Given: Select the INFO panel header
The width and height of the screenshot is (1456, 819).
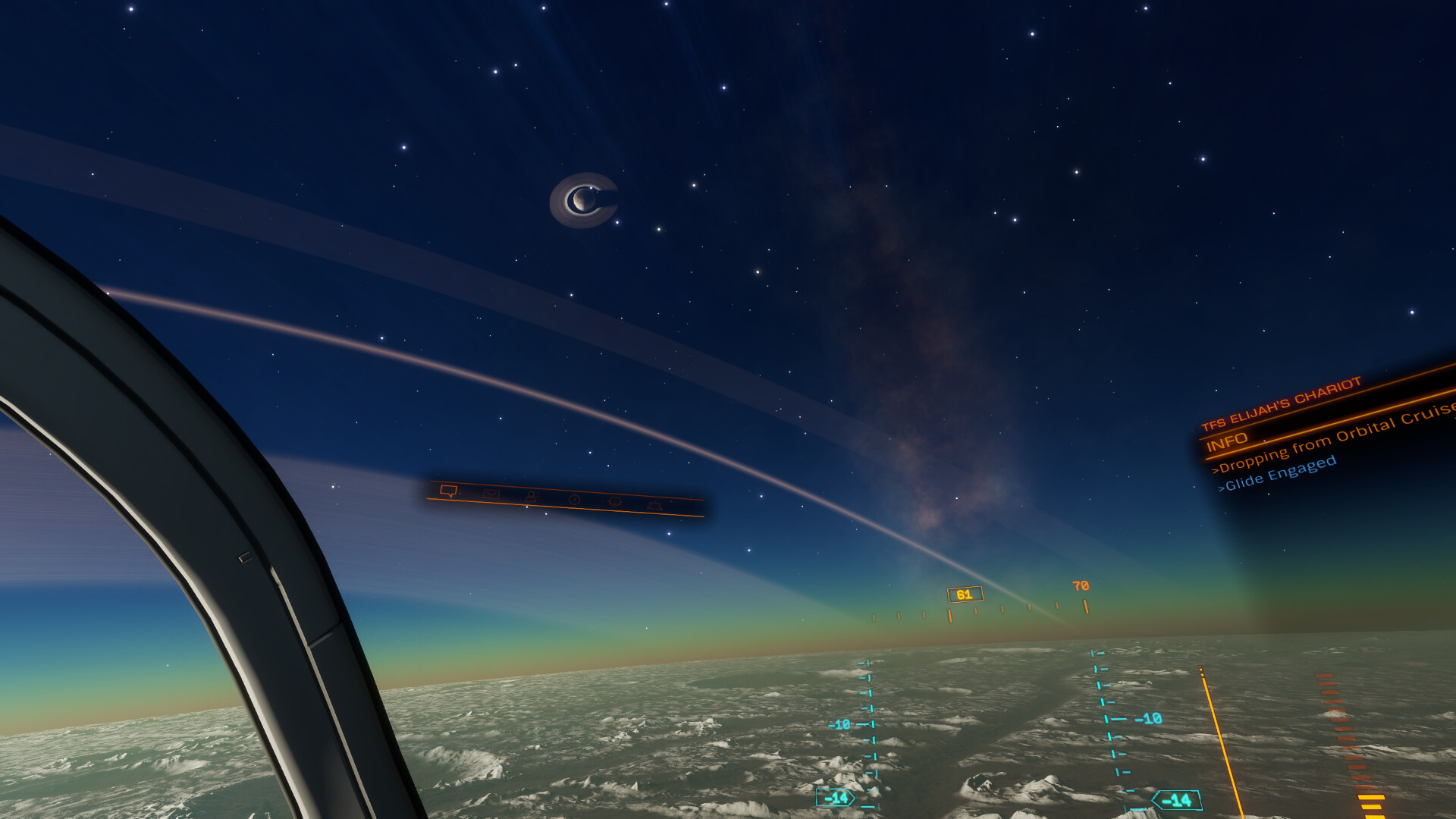Looking at the screenshot, I should coord(1227,441).
